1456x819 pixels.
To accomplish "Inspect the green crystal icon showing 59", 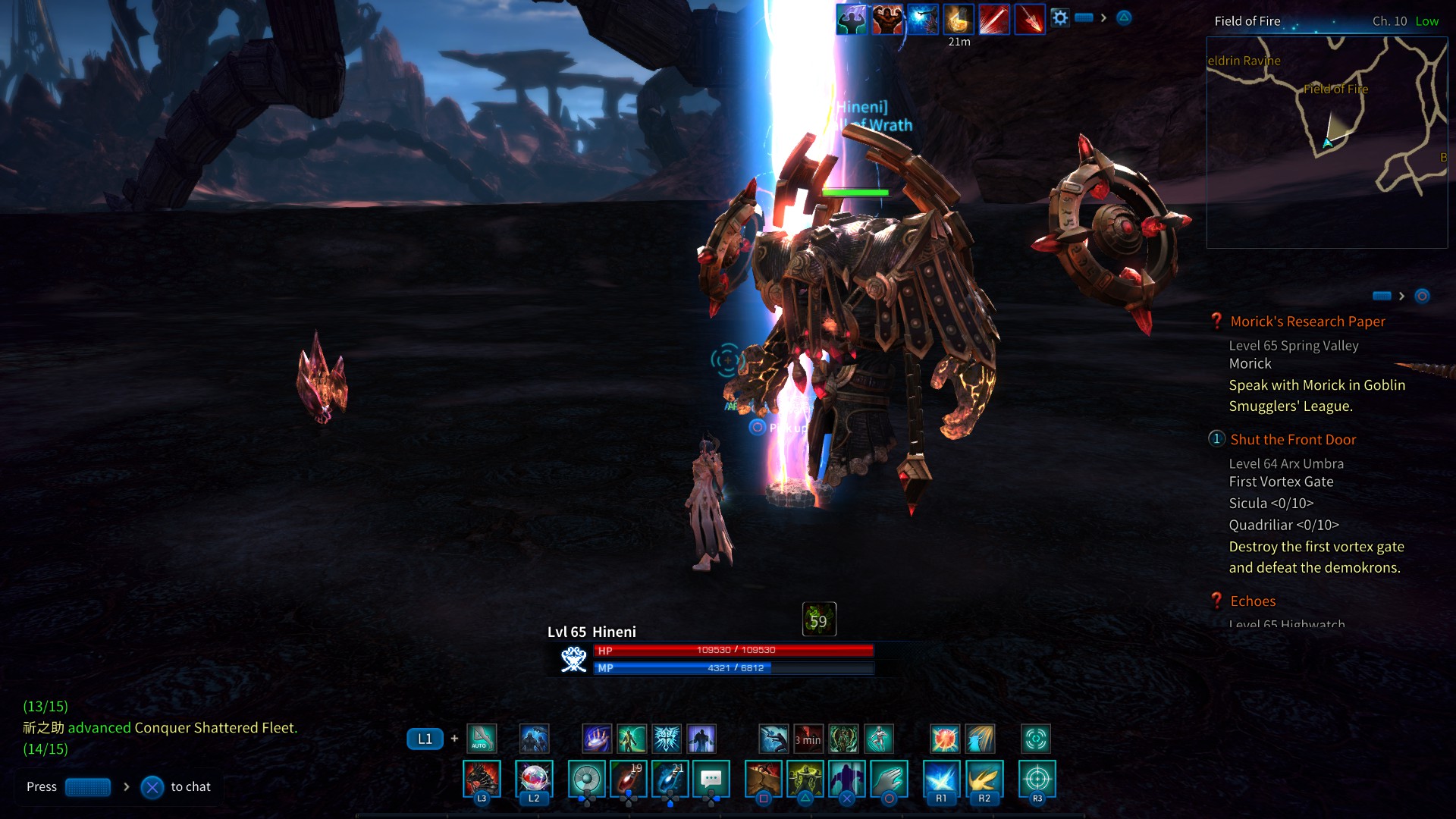I will pos(819,620).
